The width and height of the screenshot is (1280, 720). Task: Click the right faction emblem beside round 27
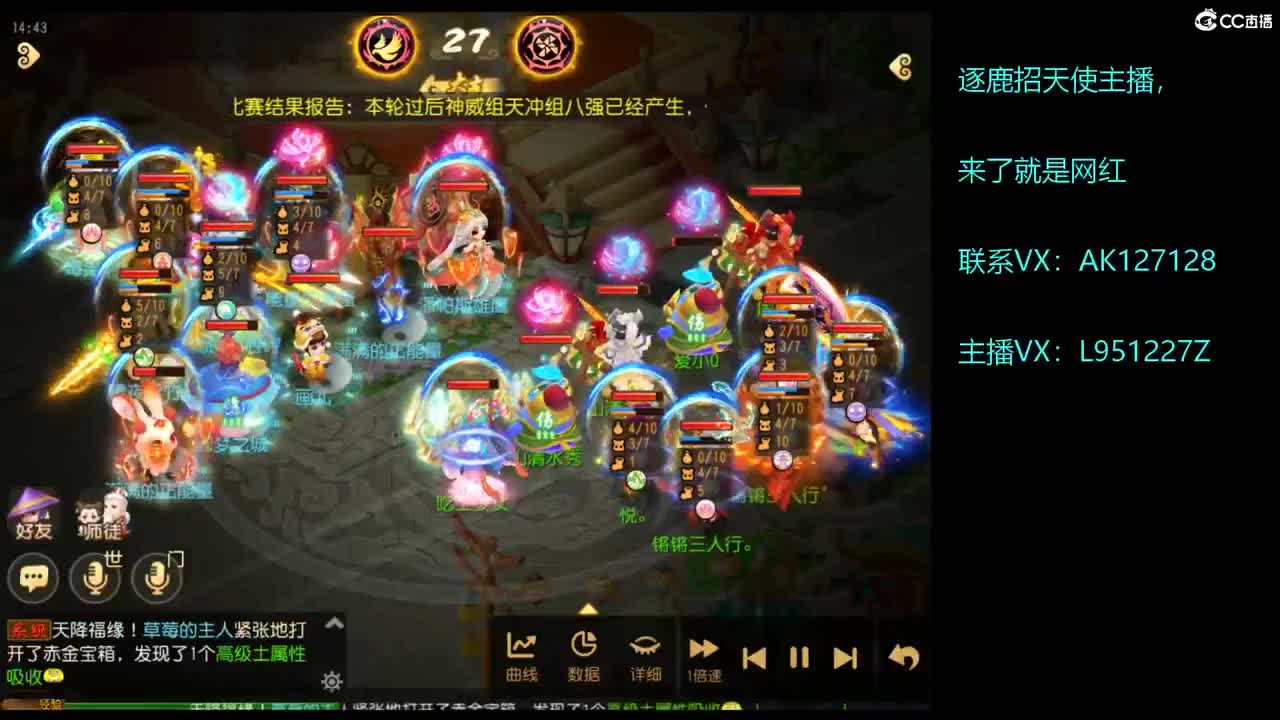(545, 44)
